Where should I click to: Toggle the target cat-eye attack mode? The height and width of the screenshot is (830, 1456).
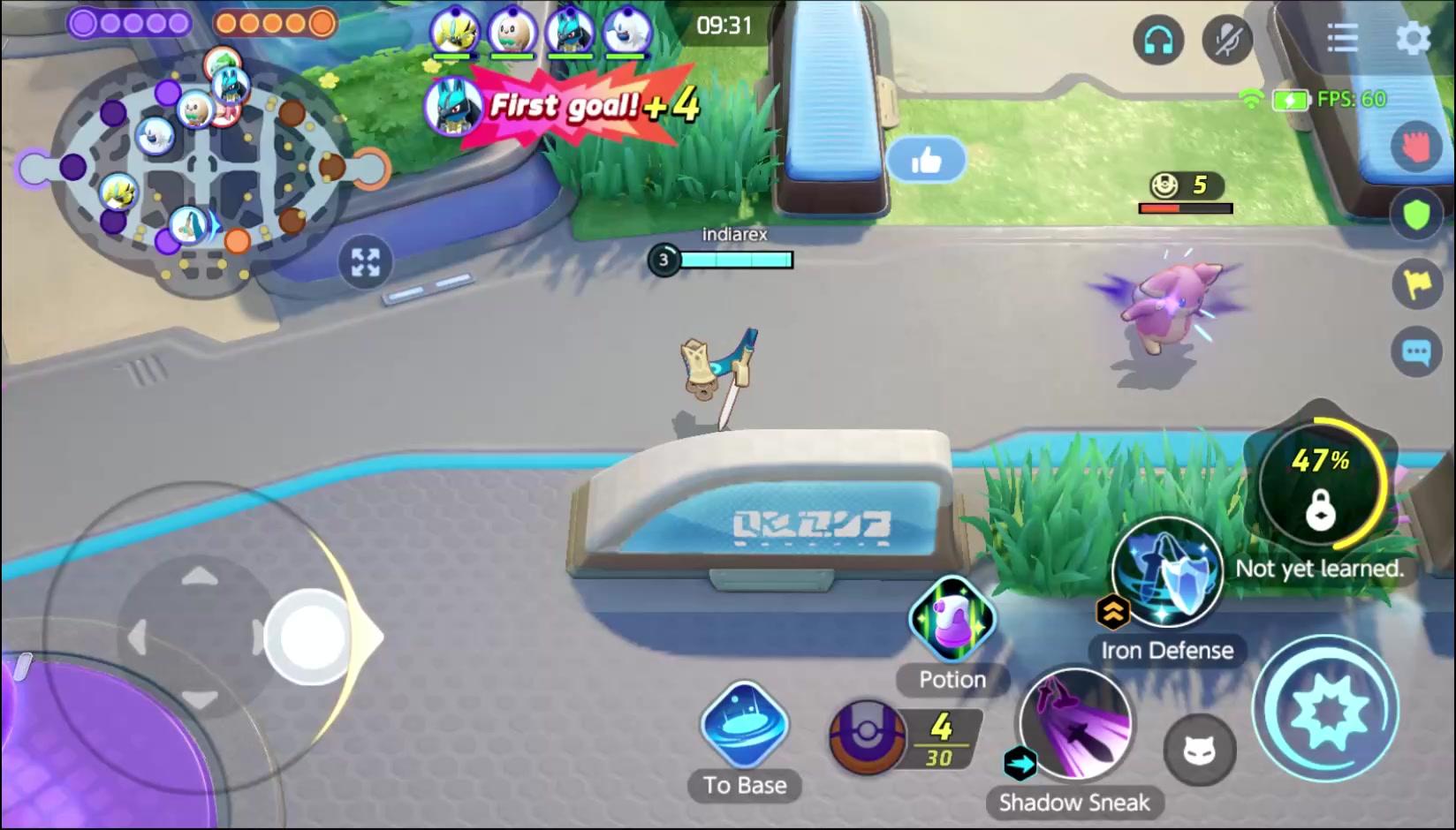point(1202,751)
